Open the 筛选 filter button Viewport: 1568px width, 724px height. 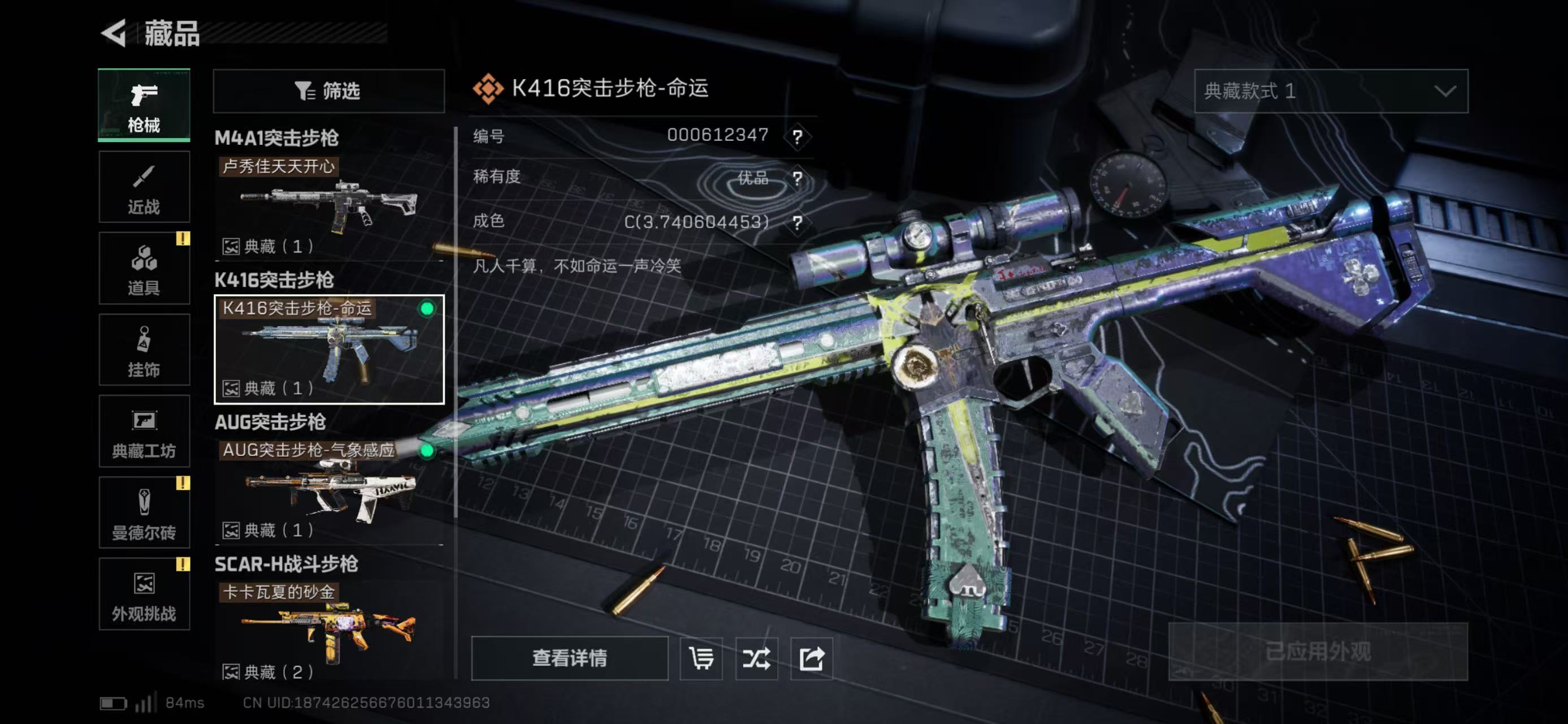tap(329, 91)
